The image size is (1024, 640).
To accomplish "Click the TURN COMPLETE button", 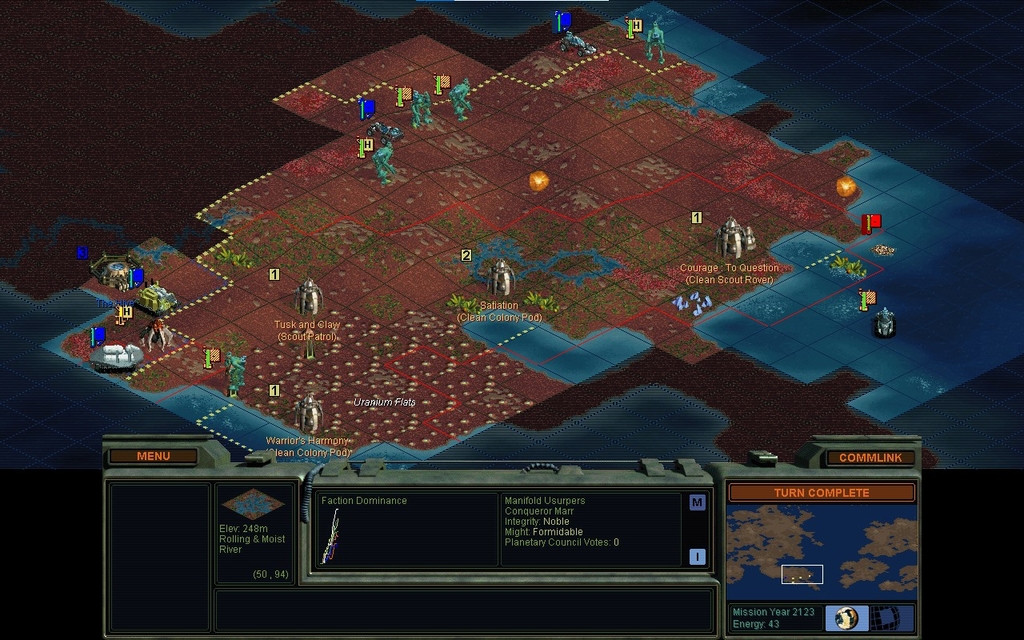I will [821, 493].
